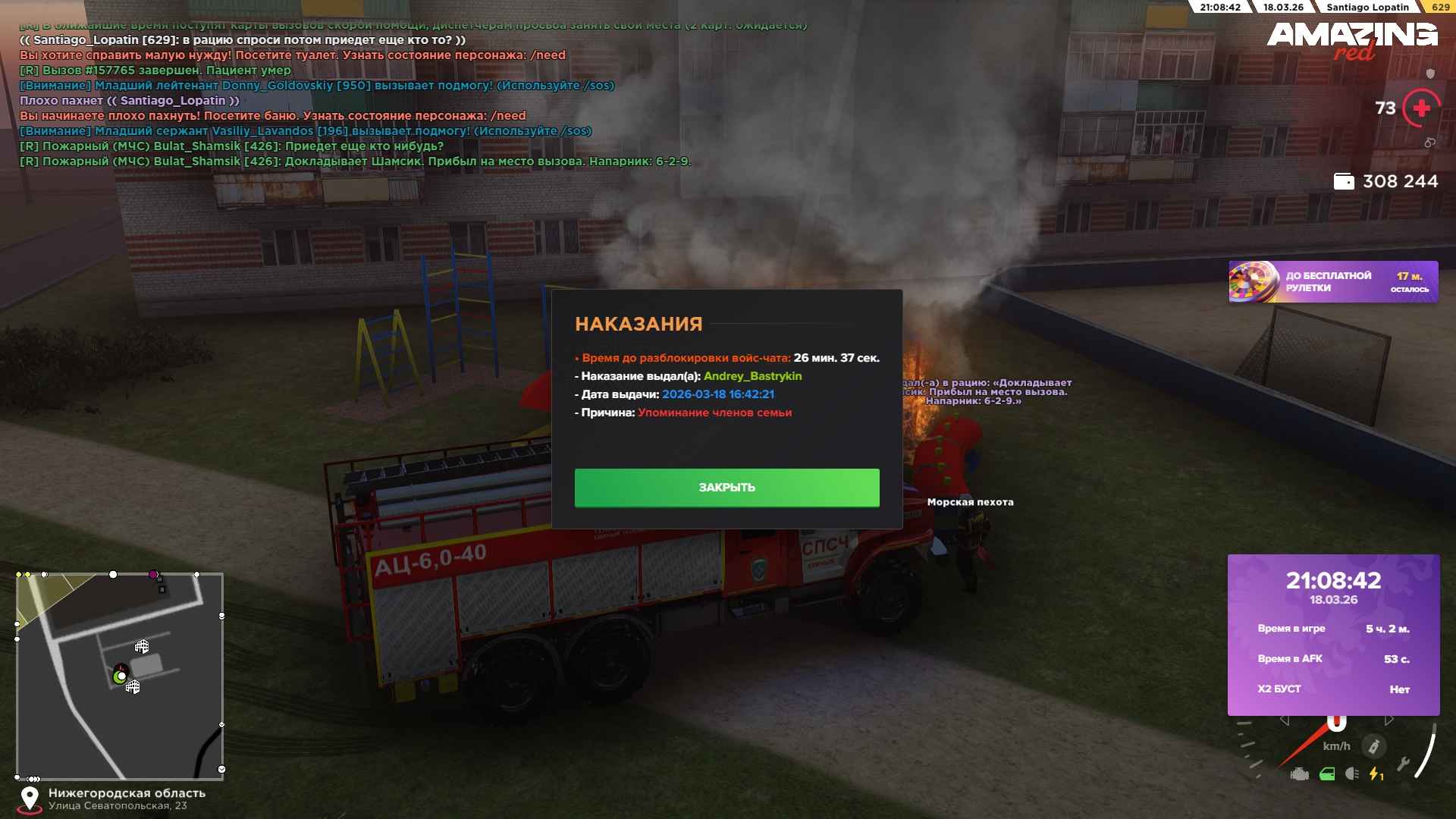Open the free roulette banner
This screenshot has width=1456, height=819.
(1332, 282)
